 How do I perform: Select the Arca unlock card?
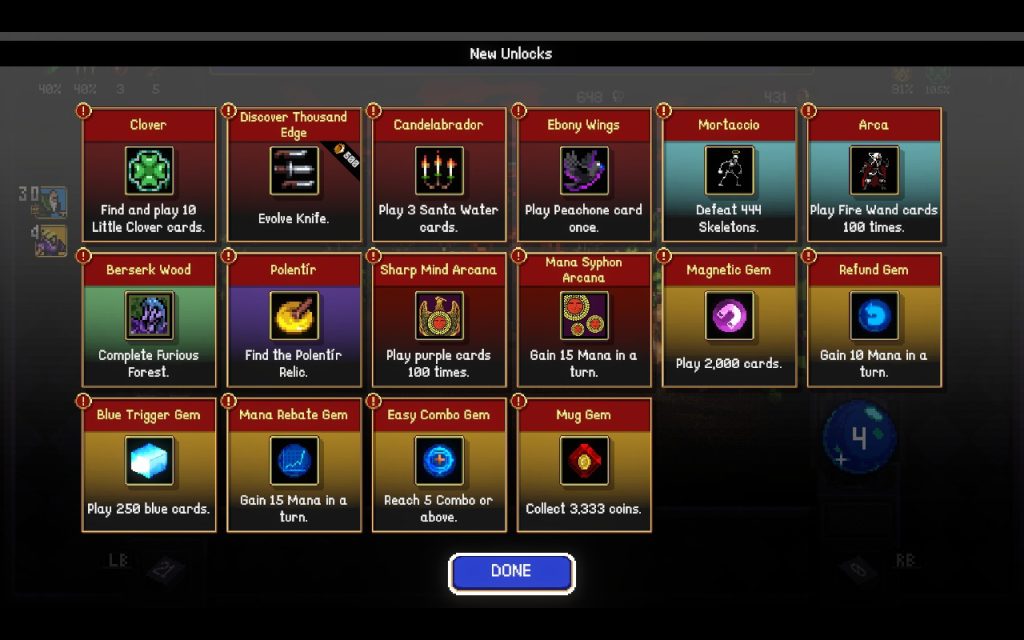(x=874, y=175)
